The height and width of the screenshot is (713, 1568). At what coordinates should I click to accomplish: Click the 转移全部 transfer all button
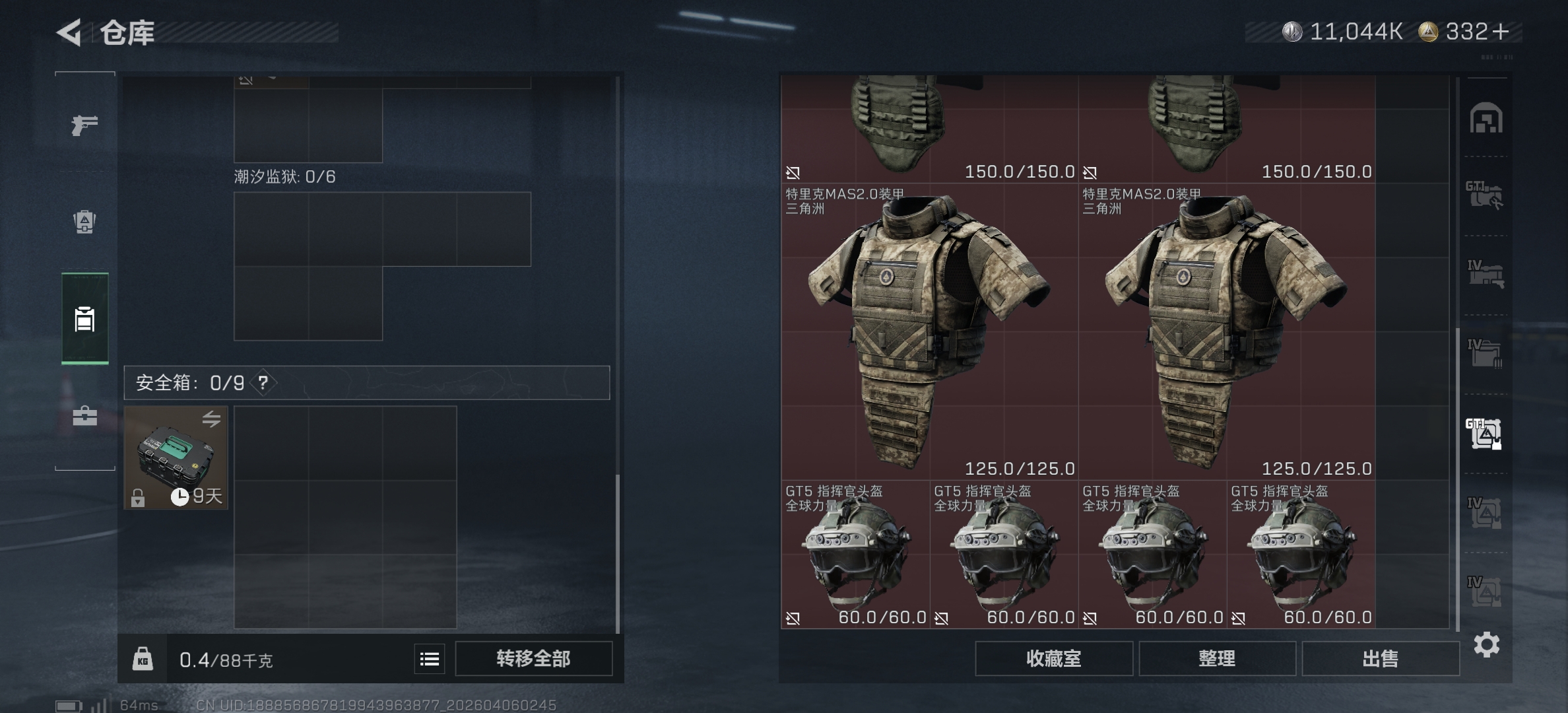tap(535, 658)
